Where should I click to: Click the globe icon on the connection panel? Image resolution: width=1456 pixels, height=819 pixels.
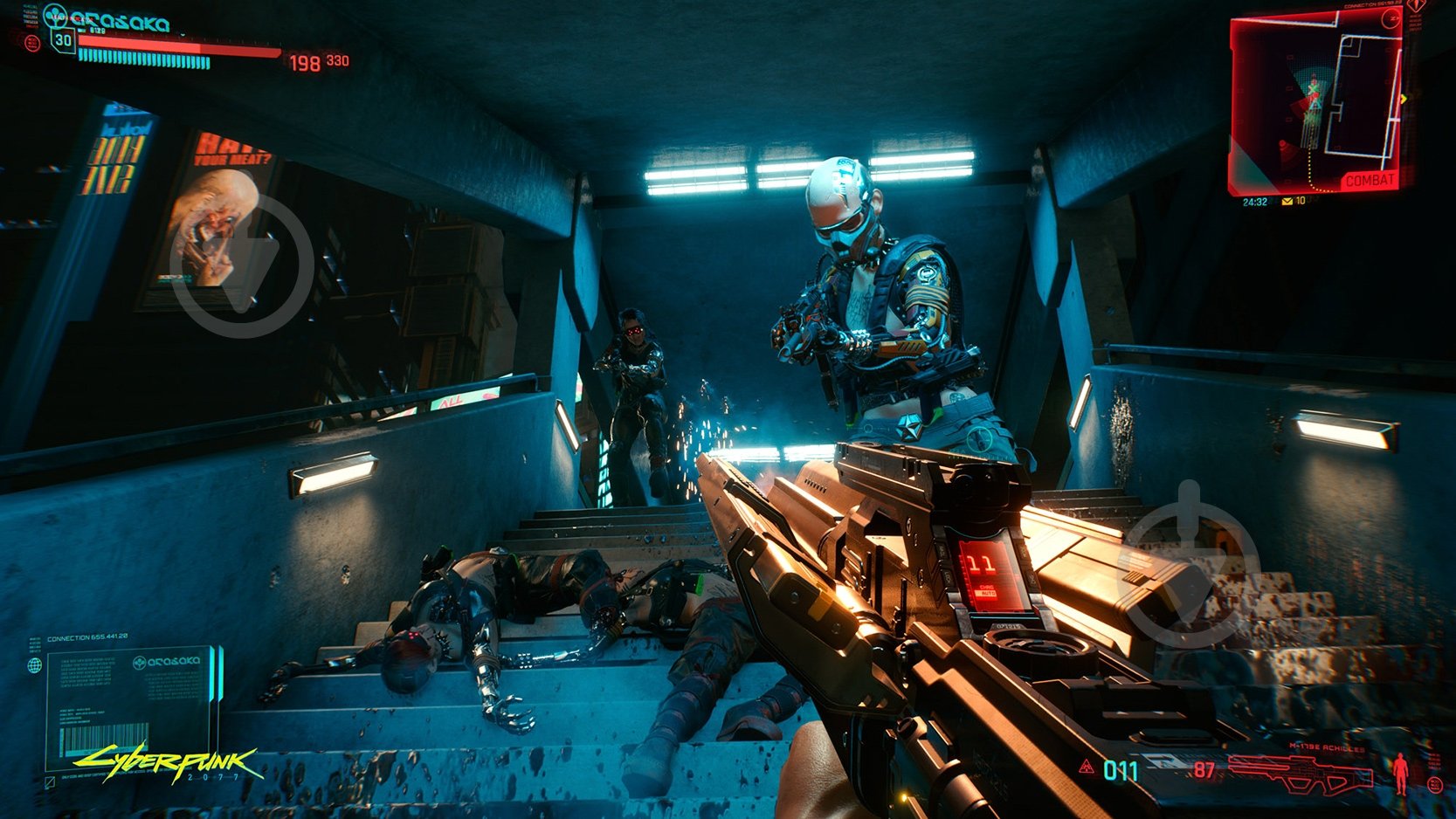[35, 665]
